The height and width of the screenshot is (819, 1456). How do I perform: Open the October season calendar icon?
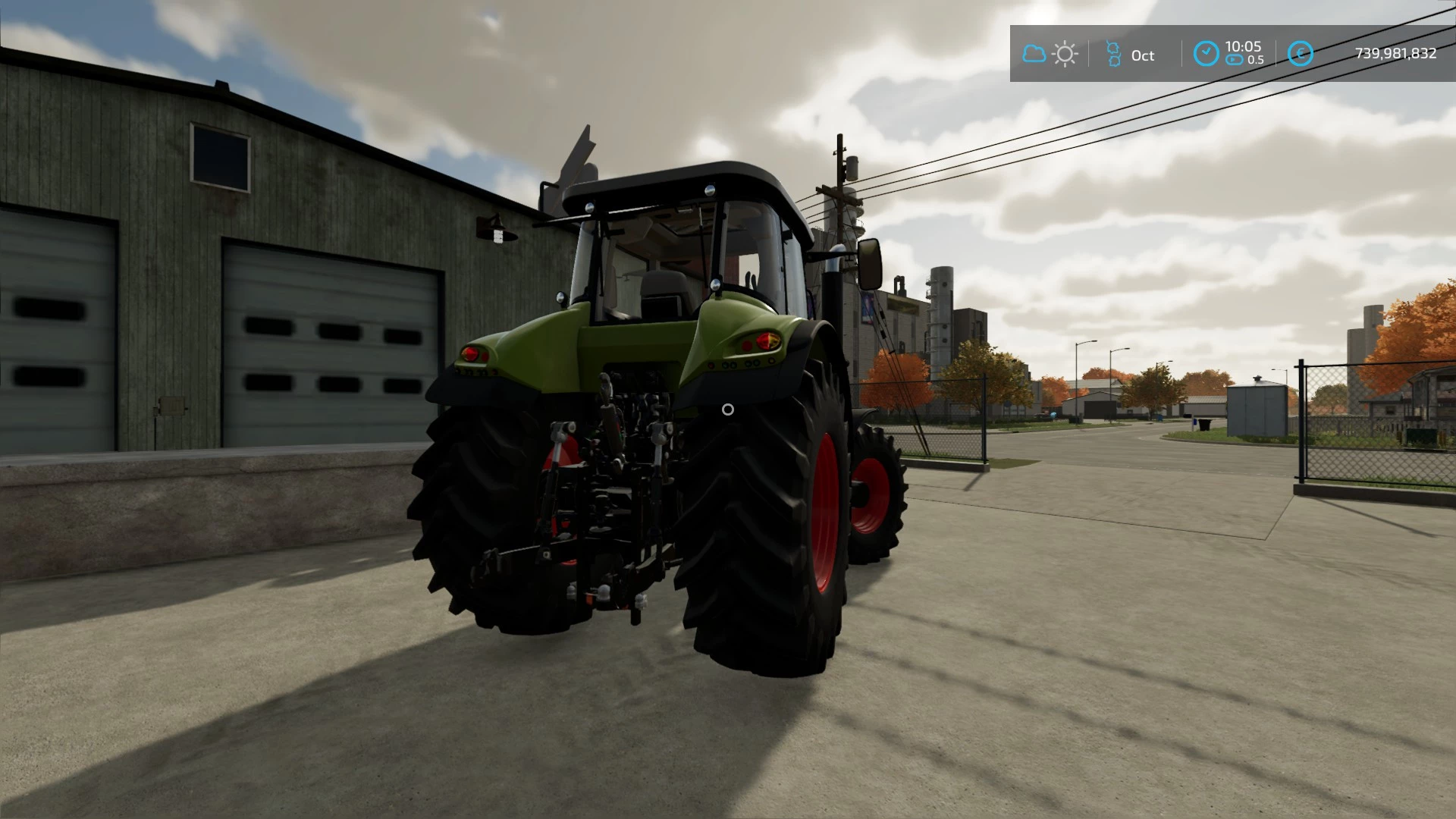point(1113,54)
